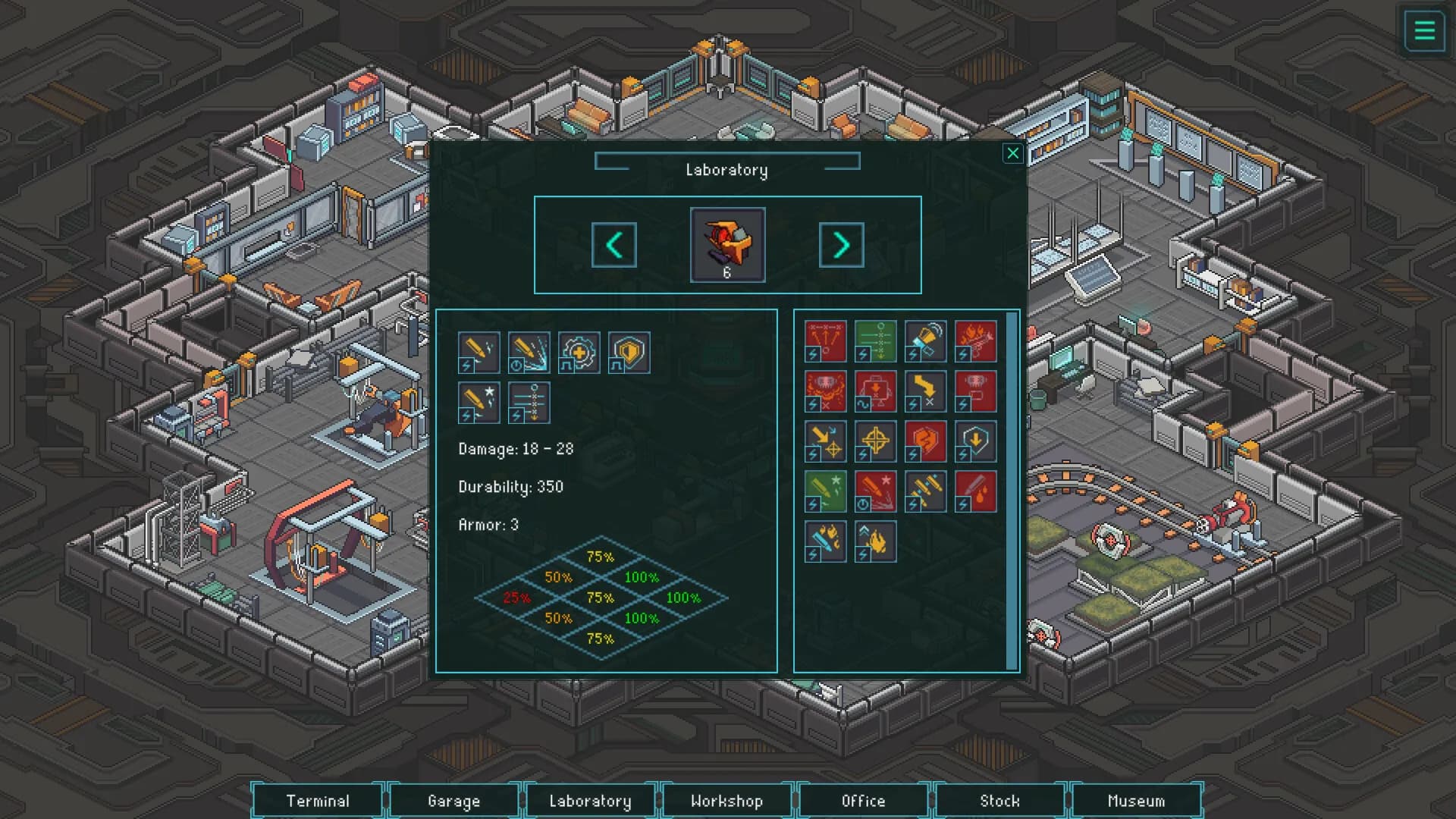This screenshot has width=1456, height=819.
Task: Toggle the rising flame buff icon
Action: click(x=875, y=541)
